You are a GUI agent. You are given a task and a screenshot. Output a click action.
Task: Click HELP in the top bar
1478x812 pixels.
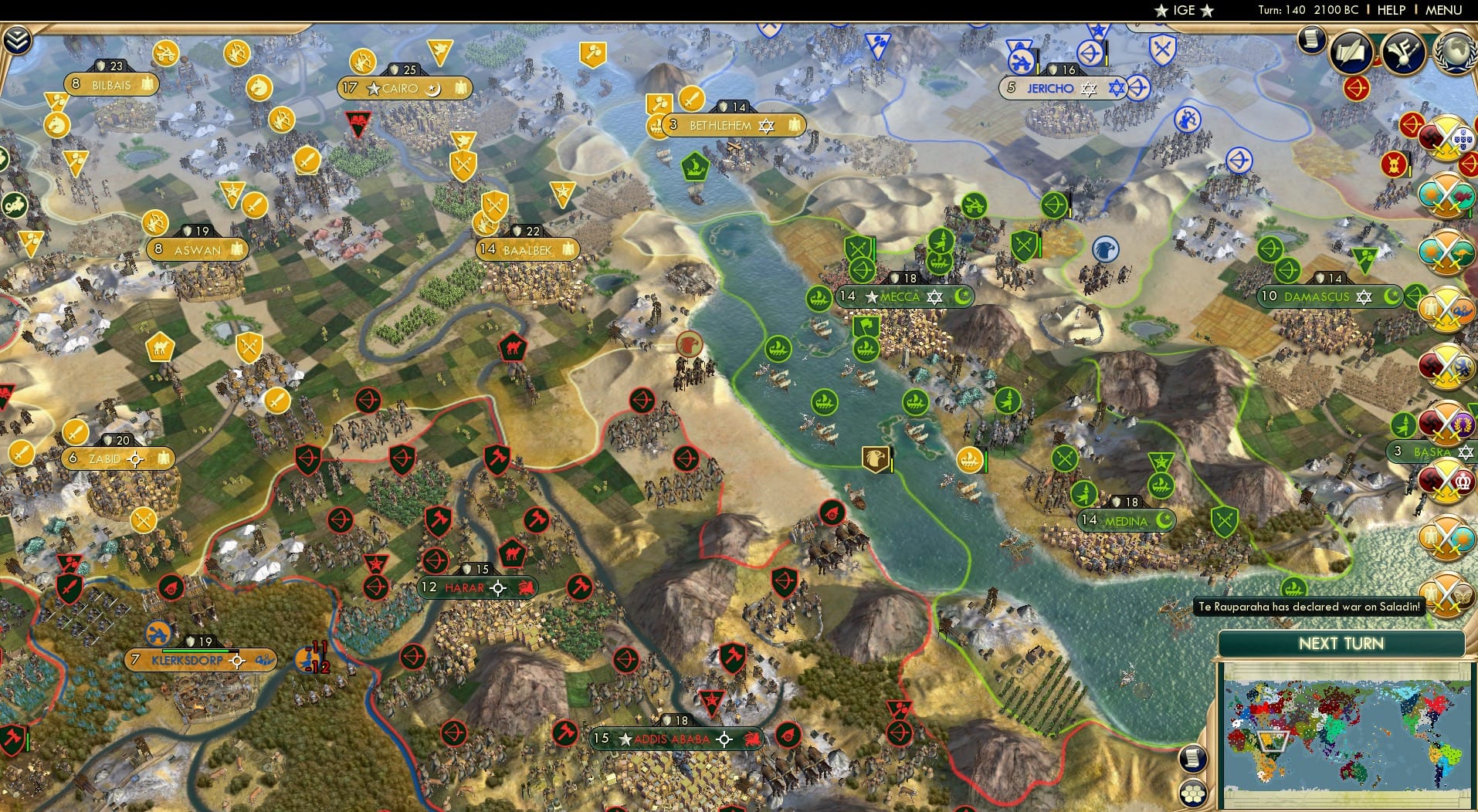pos(1390,10)
